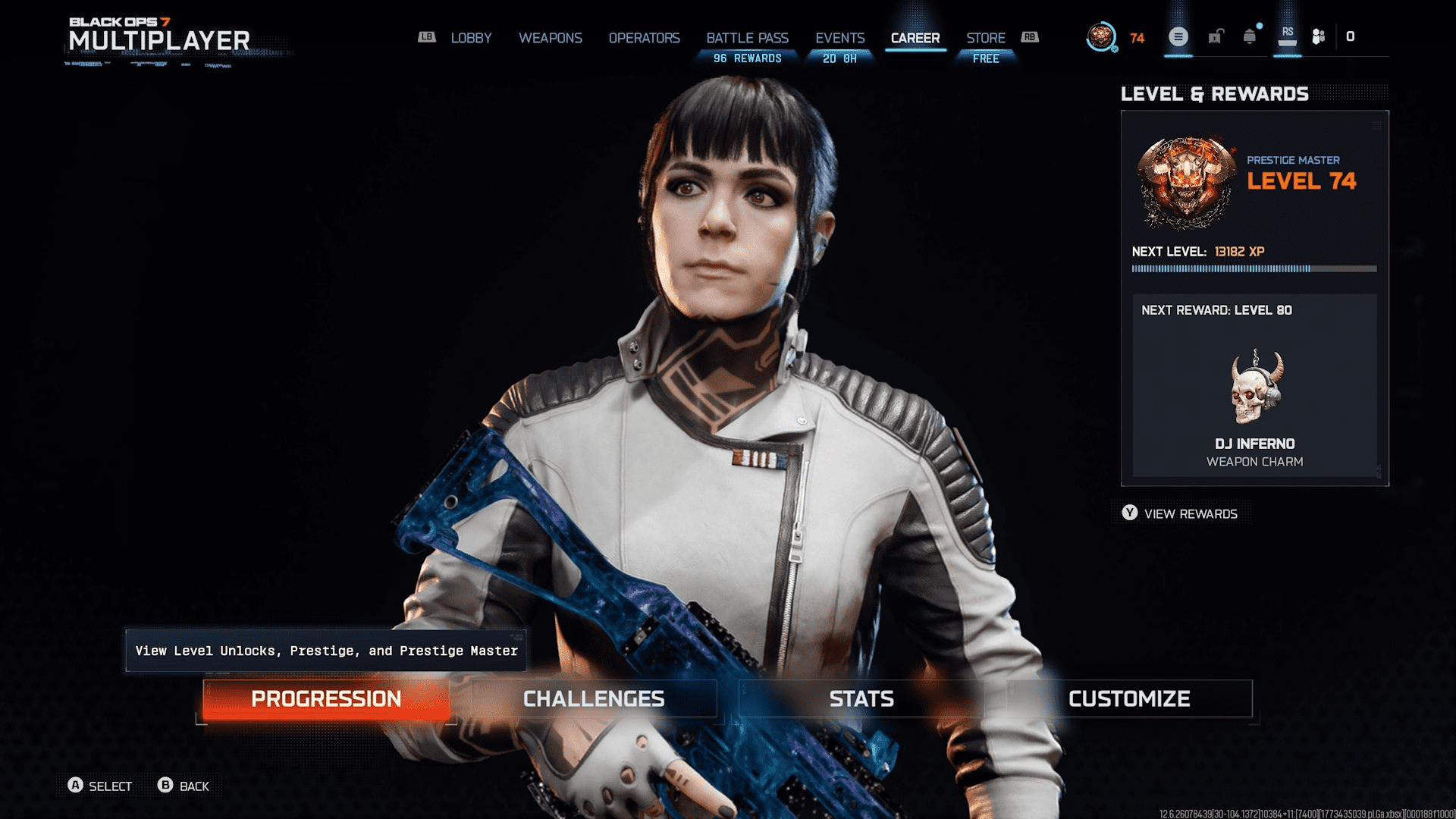
Task: Click the unlocked padlock icon in the top bar
Action: click(x=1215, y=36)
